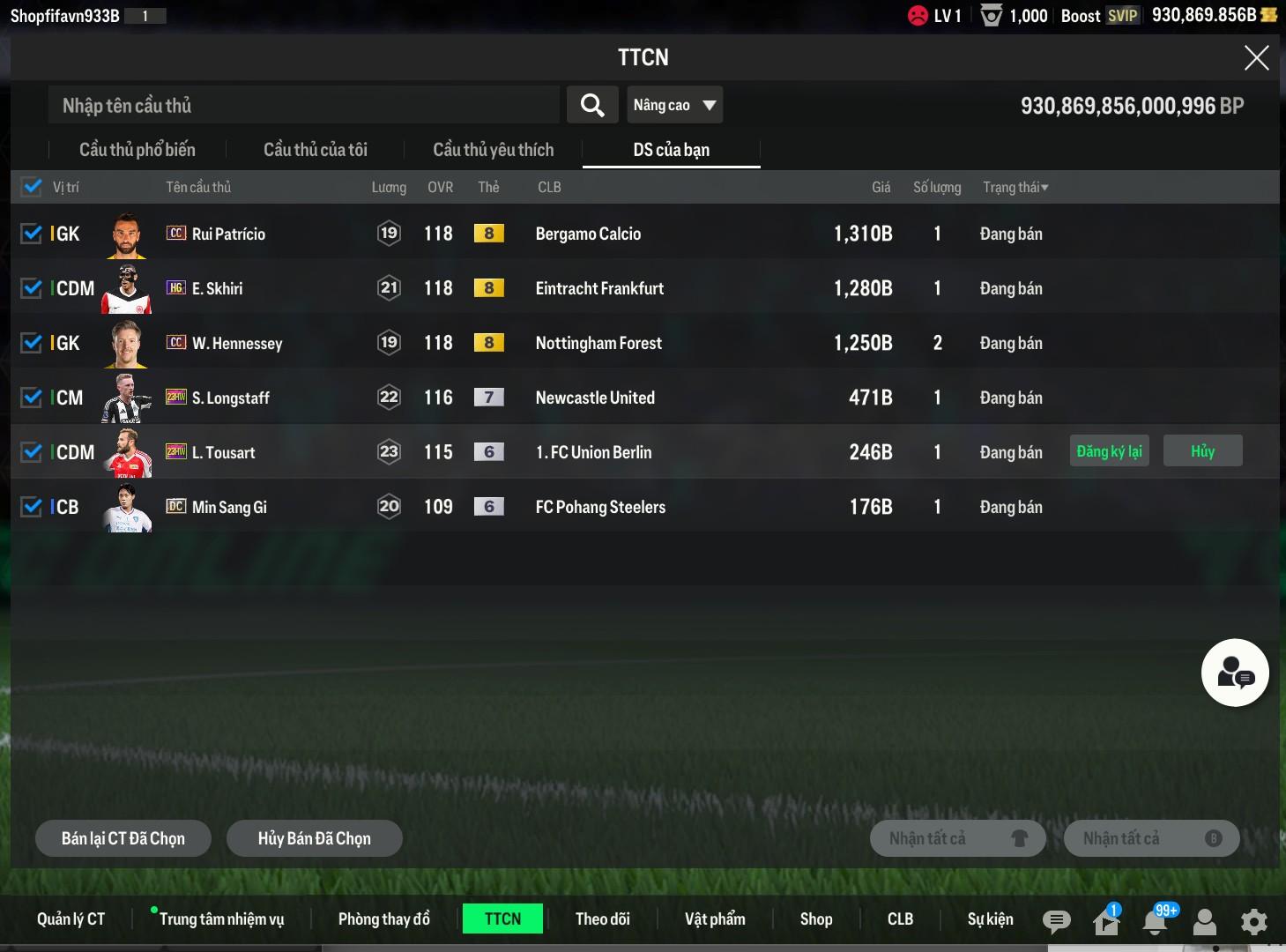Cancel L. Tousart listing with Hủy
The width and height of the screenshot is (1286, 952).
pyautogui.click(x=1202, y=451)
